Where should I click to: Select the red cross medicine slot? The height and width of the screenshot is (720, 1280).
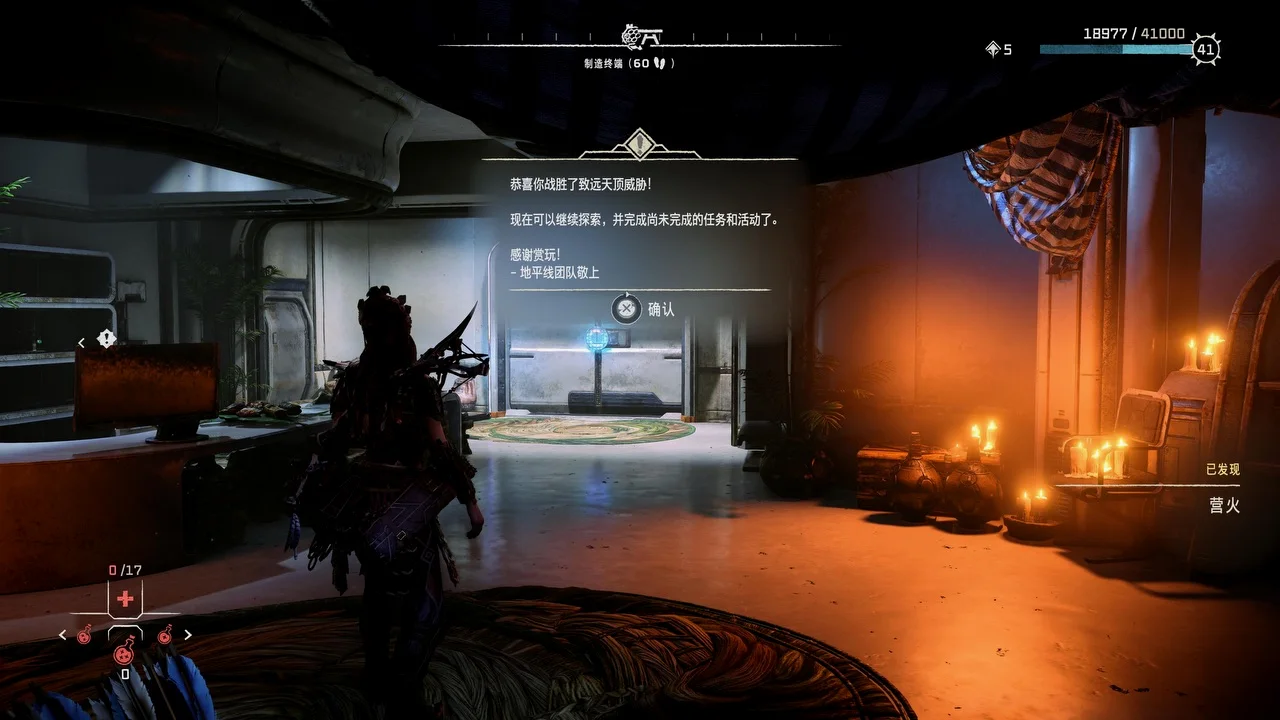point(125,599)
